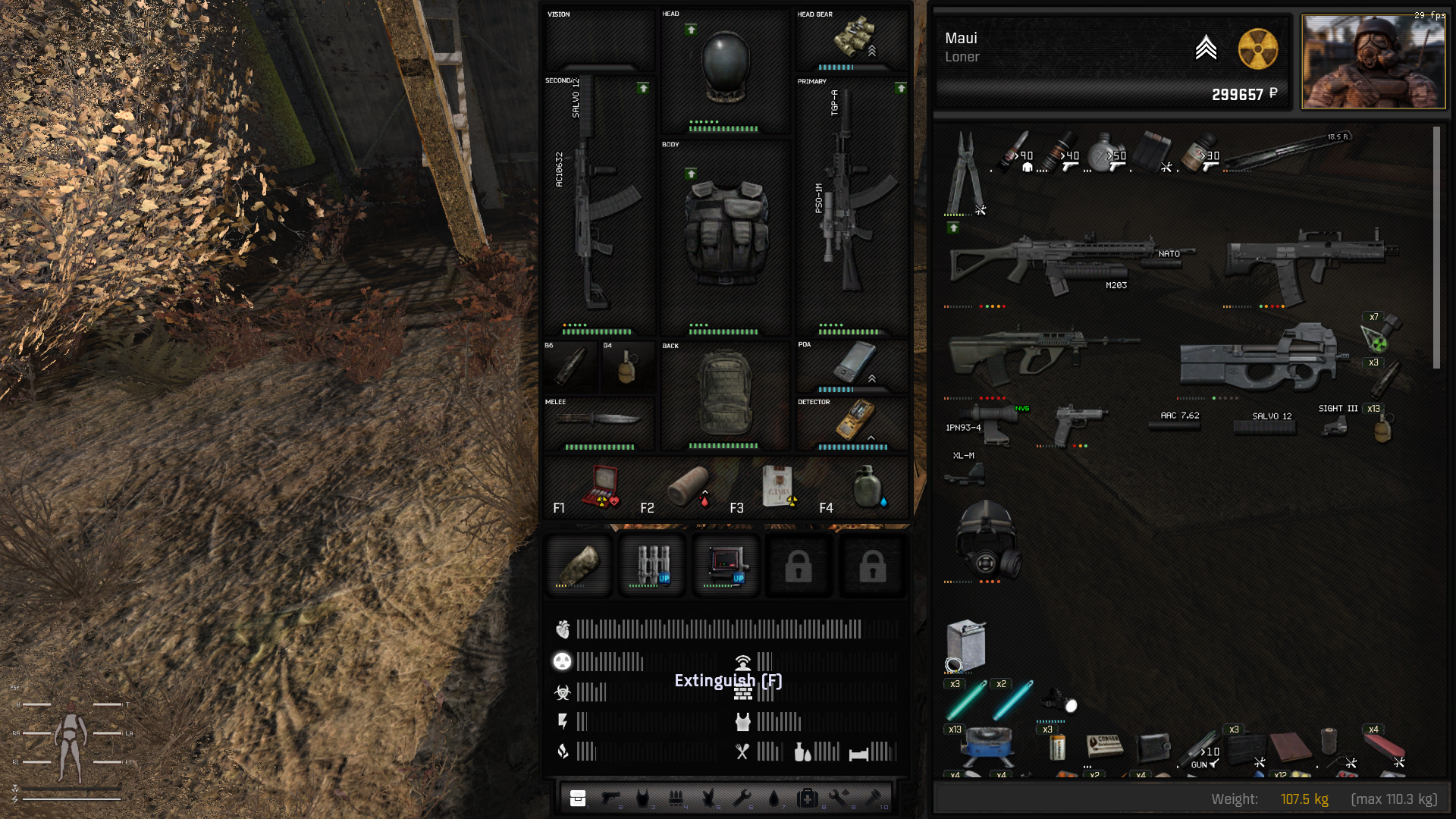Click the radiation emblem beside the money counter
The width and height of the screenshot is (1456, 819).
pos(1258,49)
